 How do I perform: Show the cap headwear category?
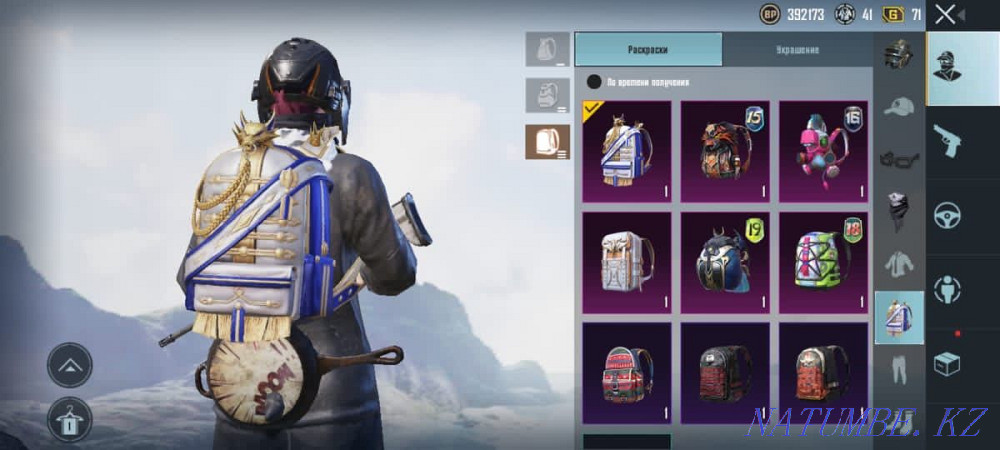899,107
